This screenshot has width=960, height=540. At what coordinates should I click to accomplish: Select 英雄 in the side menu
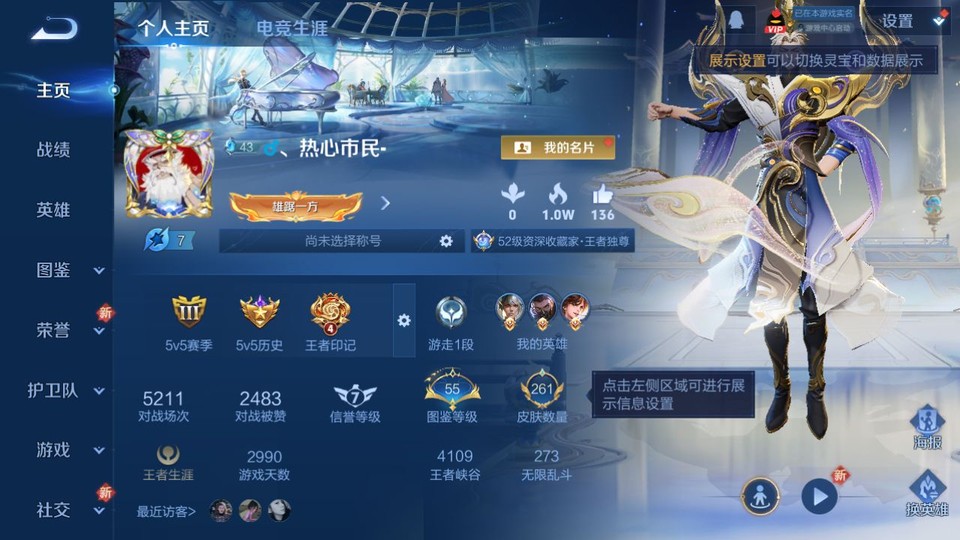coord(54,210)
